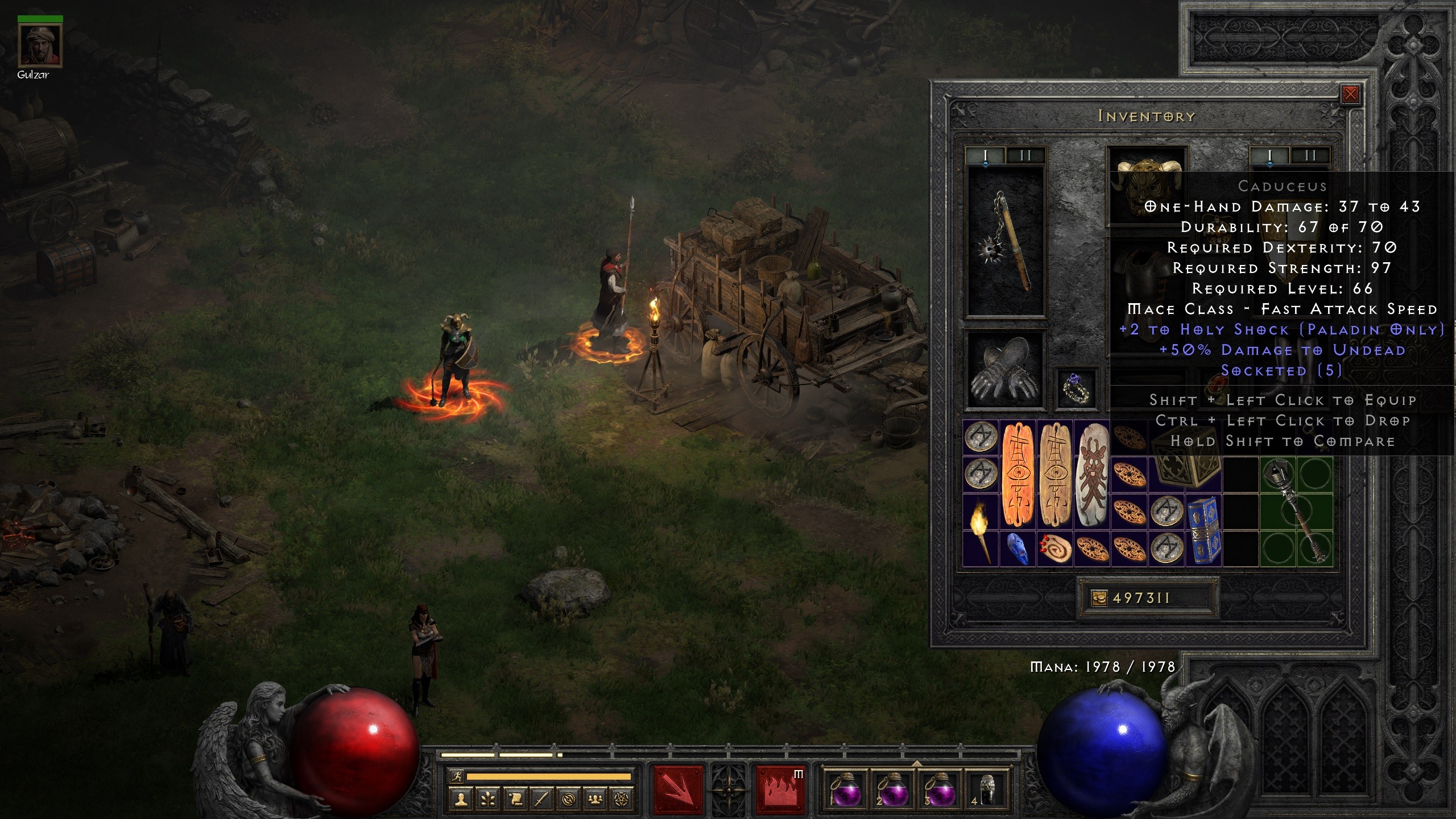This screenshot has width=1456, height=819.
Task: Select the equipped flail weapon slot
Action: tap(1007, 242)
